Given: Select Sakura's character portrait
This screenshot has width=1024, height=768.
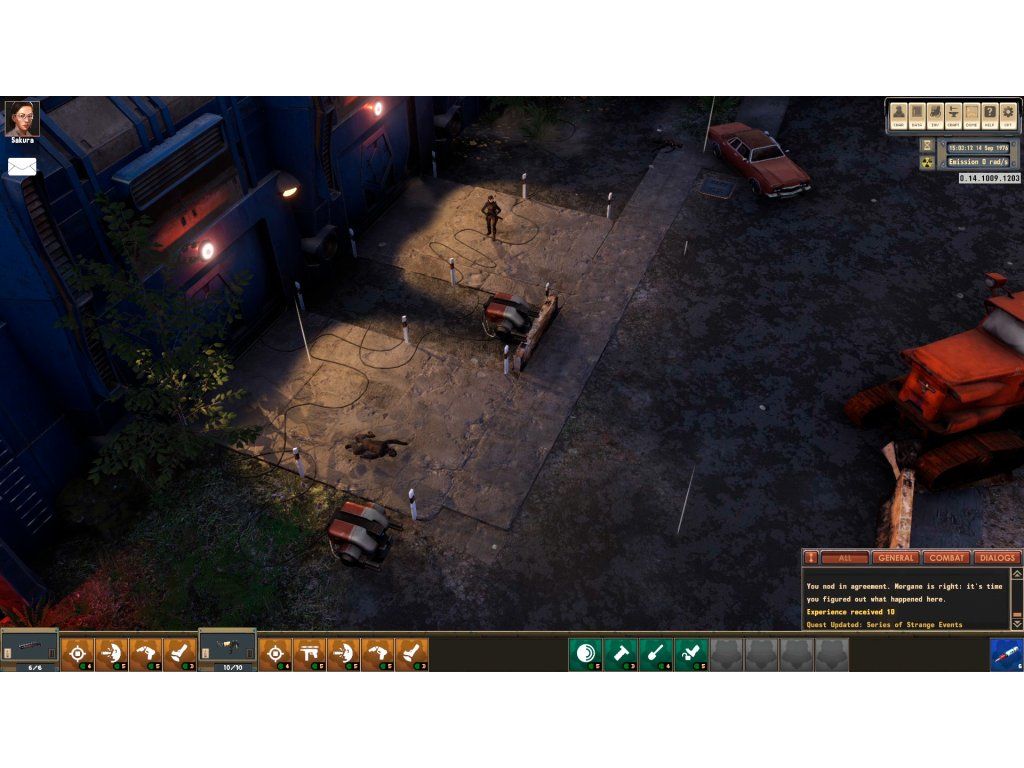Looking at the screenshot, I should tap(21, 117).
